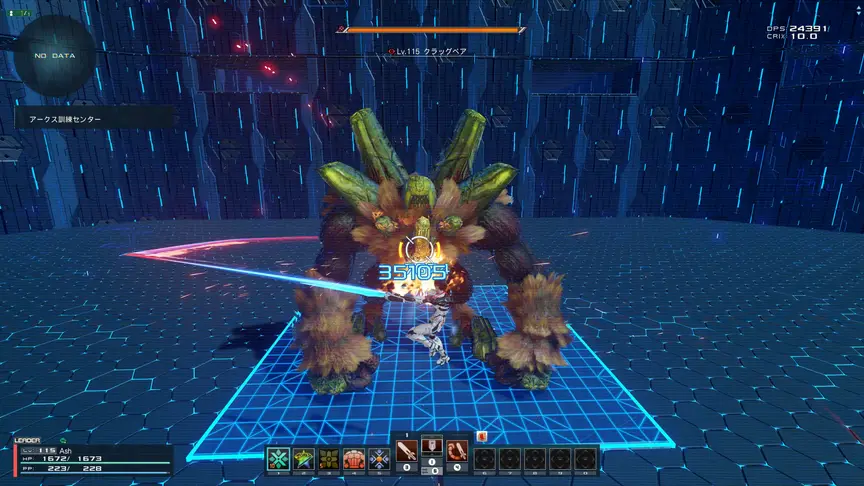This screenshot has width=864, height=486.
Task: Choose the center weapon palette slot
Action: tap(433, 452)
